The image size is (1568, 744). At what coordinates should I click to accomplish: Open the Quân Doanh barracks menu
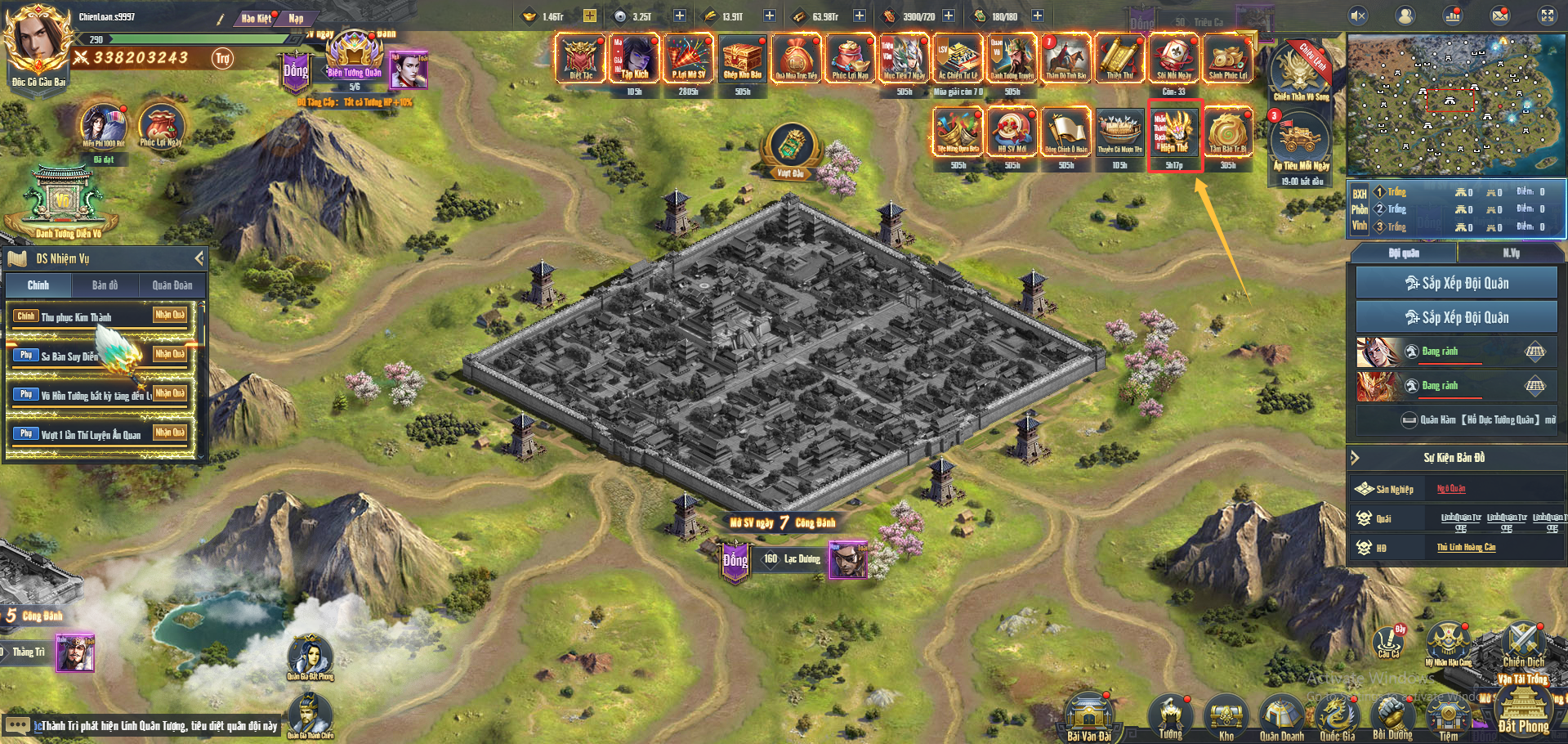1281,717
